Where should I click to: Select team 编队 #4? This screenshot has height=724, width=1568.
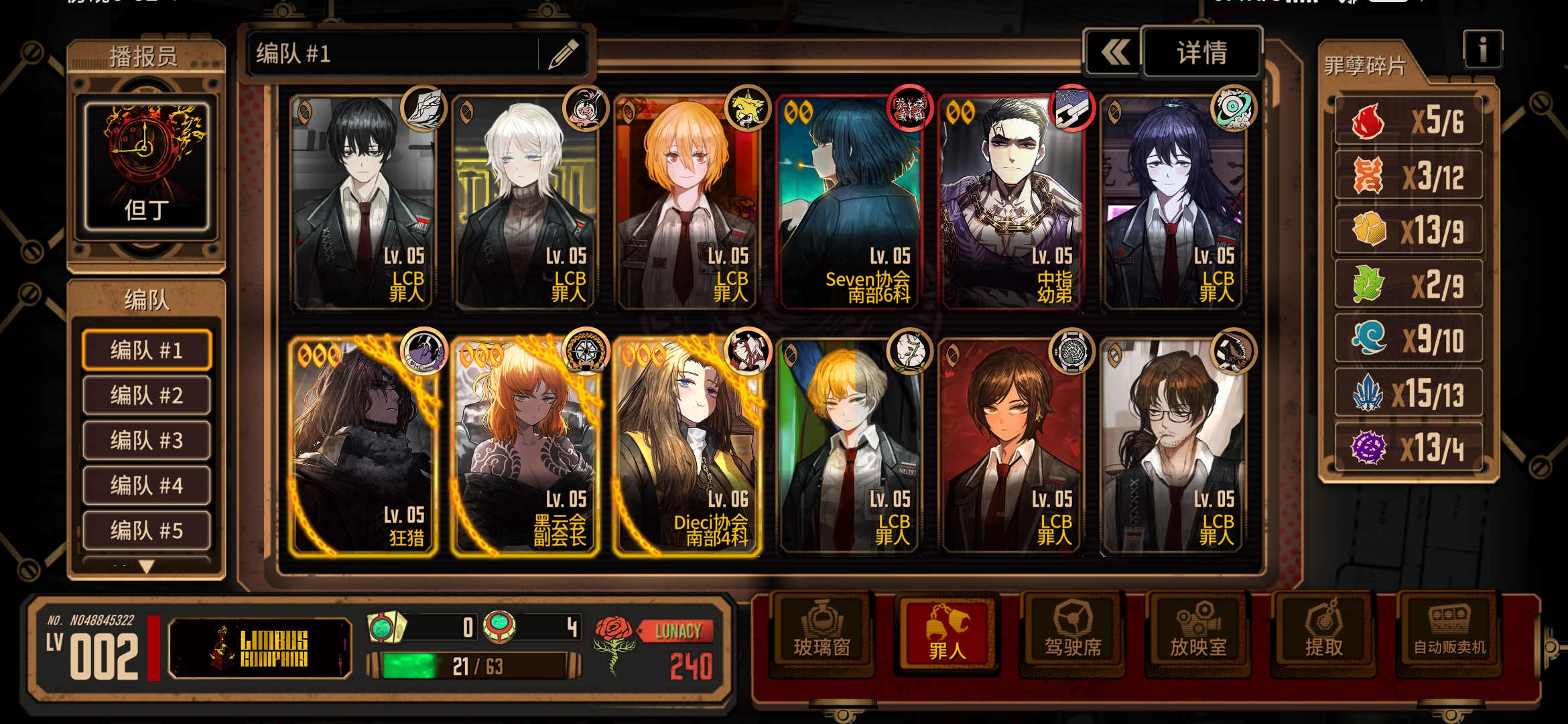[146, 485]
